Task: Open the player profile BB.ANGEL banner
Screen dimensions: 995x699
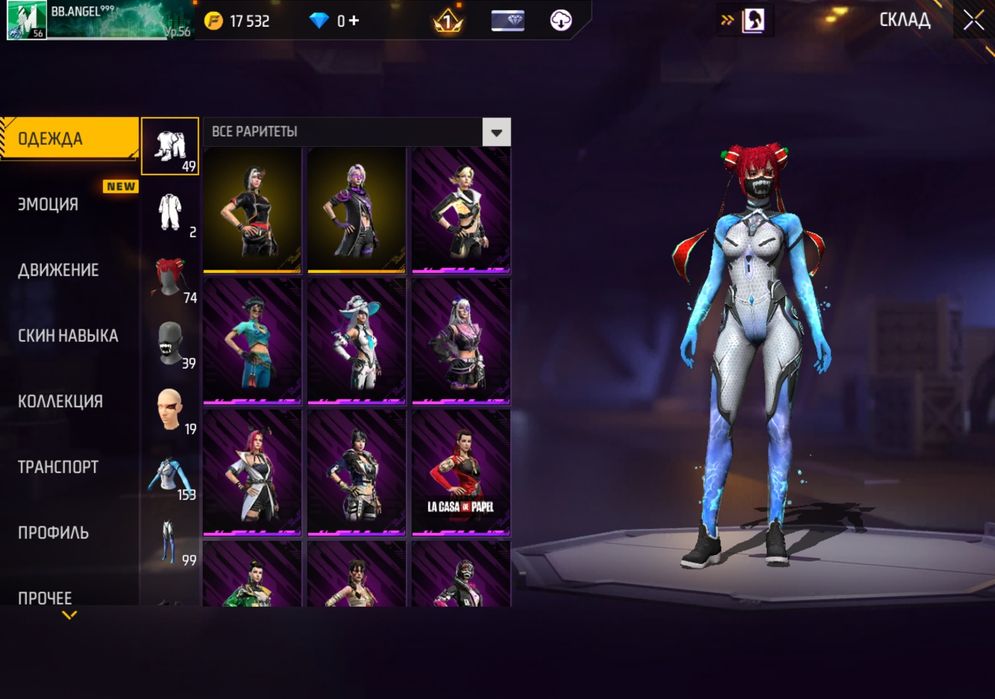Action: tap(98, 20)
